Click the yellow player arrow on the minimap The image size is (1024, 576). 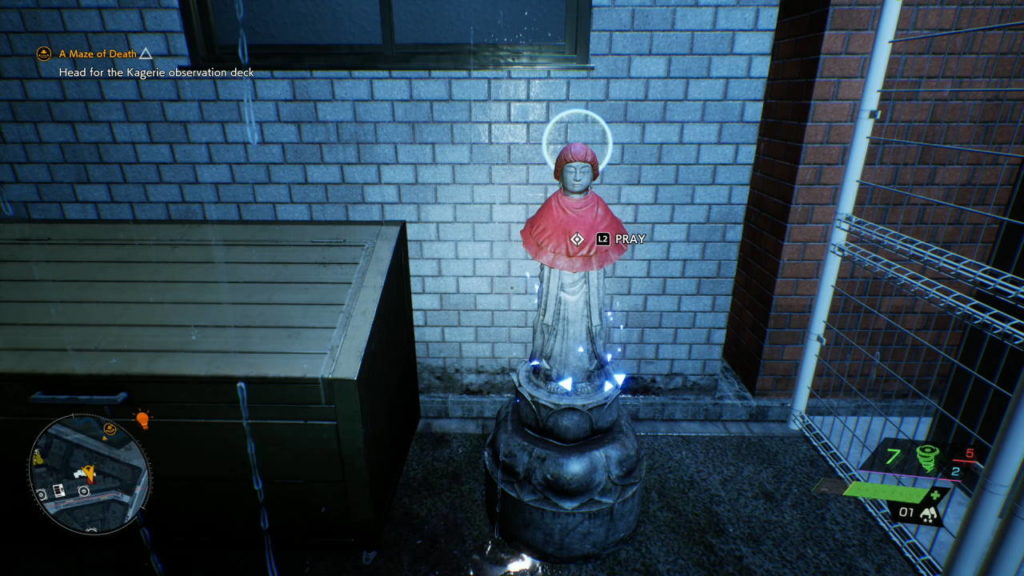[x=87, y=472]
